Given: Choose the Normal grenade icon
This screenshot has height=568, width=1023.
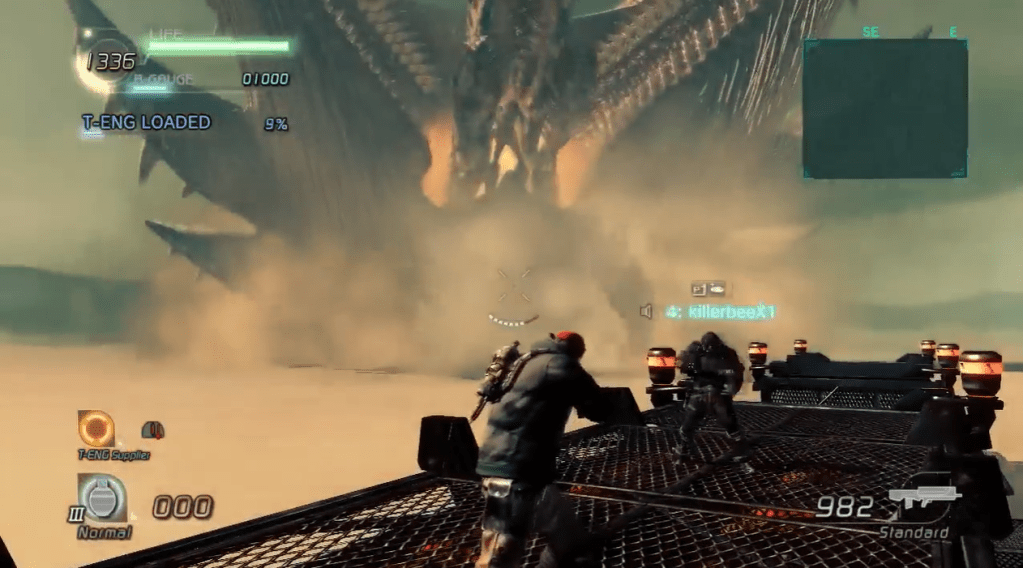Looking at the screenshot, I should click(x=103, y=497).
